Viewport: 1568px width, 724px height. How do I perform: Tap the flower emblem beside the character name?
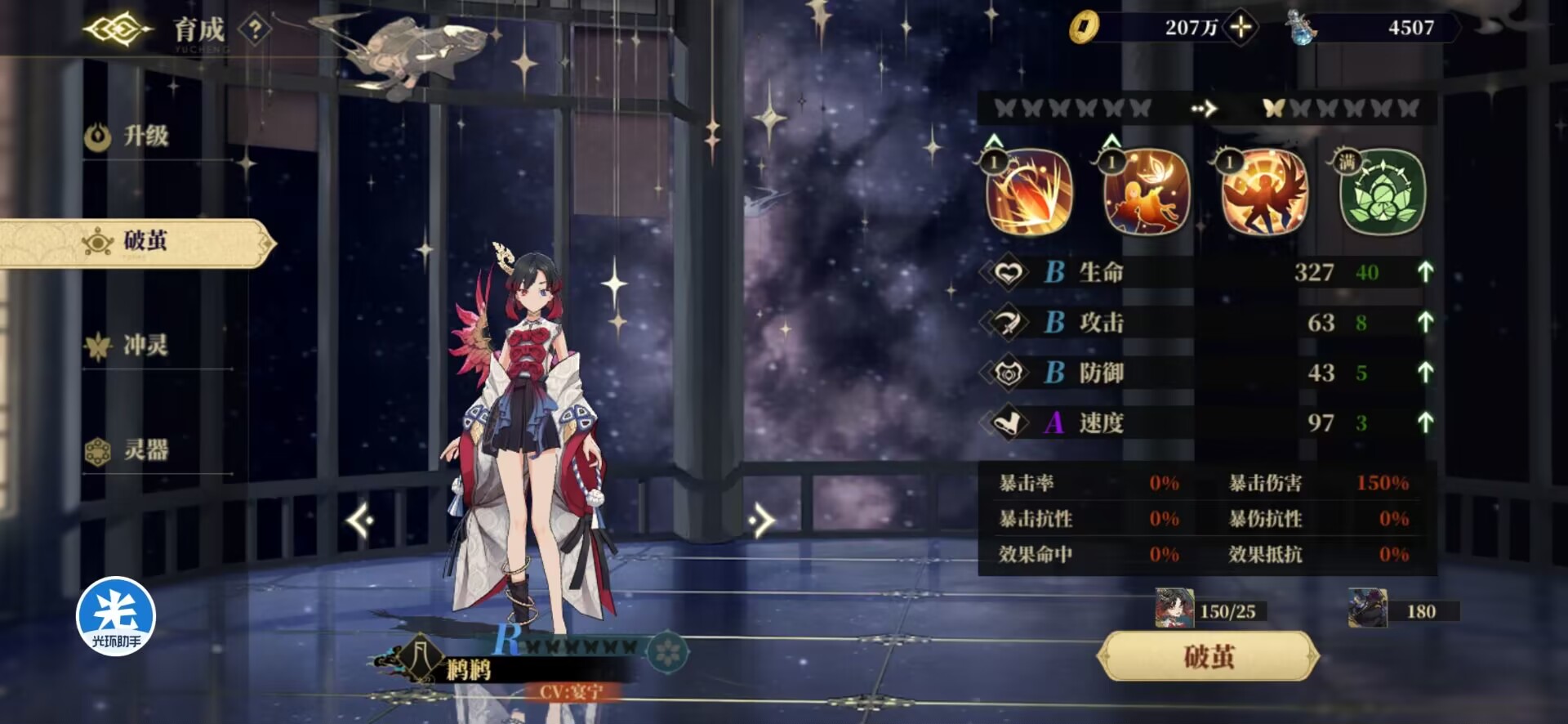point(668,651)
